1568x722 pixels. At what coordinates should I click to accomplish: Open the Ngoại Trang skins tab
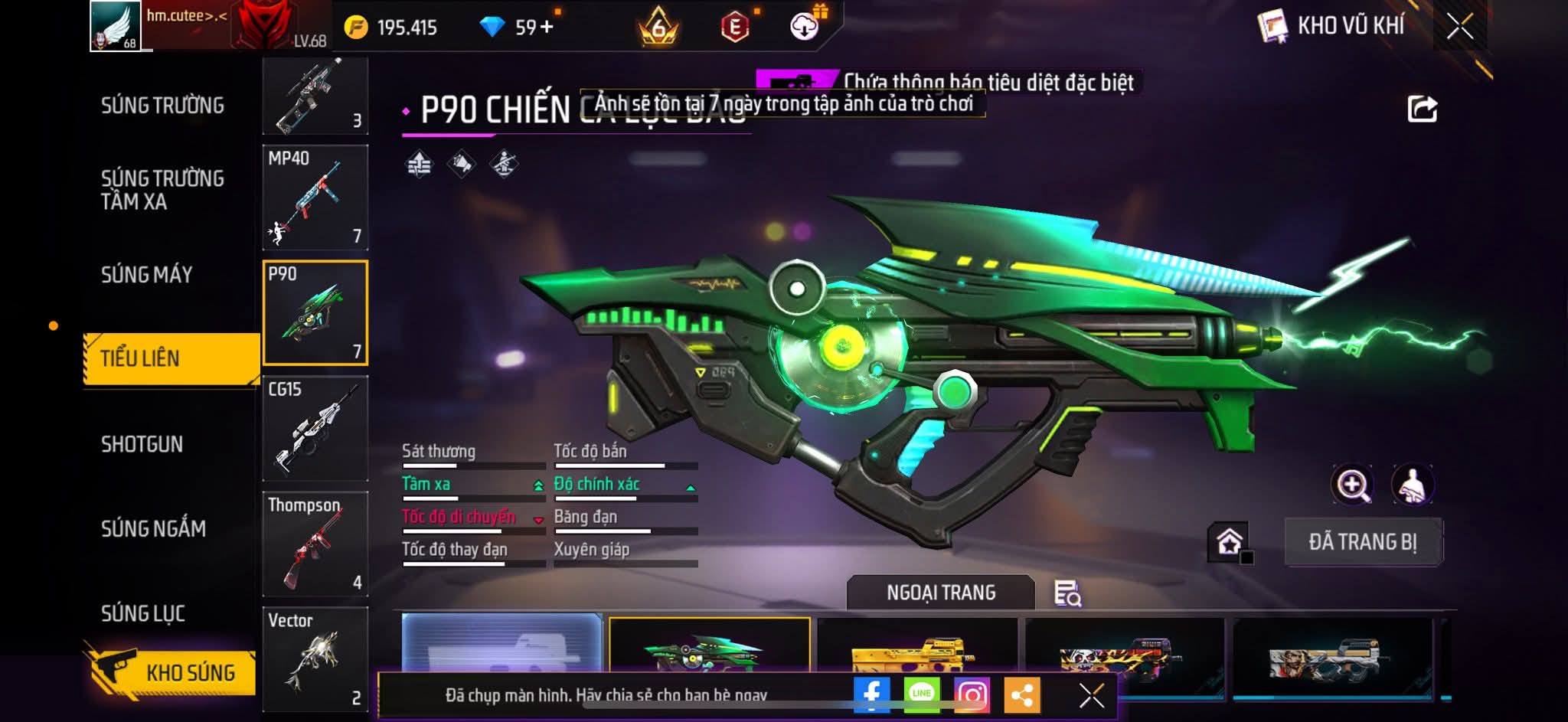[941, 593]
